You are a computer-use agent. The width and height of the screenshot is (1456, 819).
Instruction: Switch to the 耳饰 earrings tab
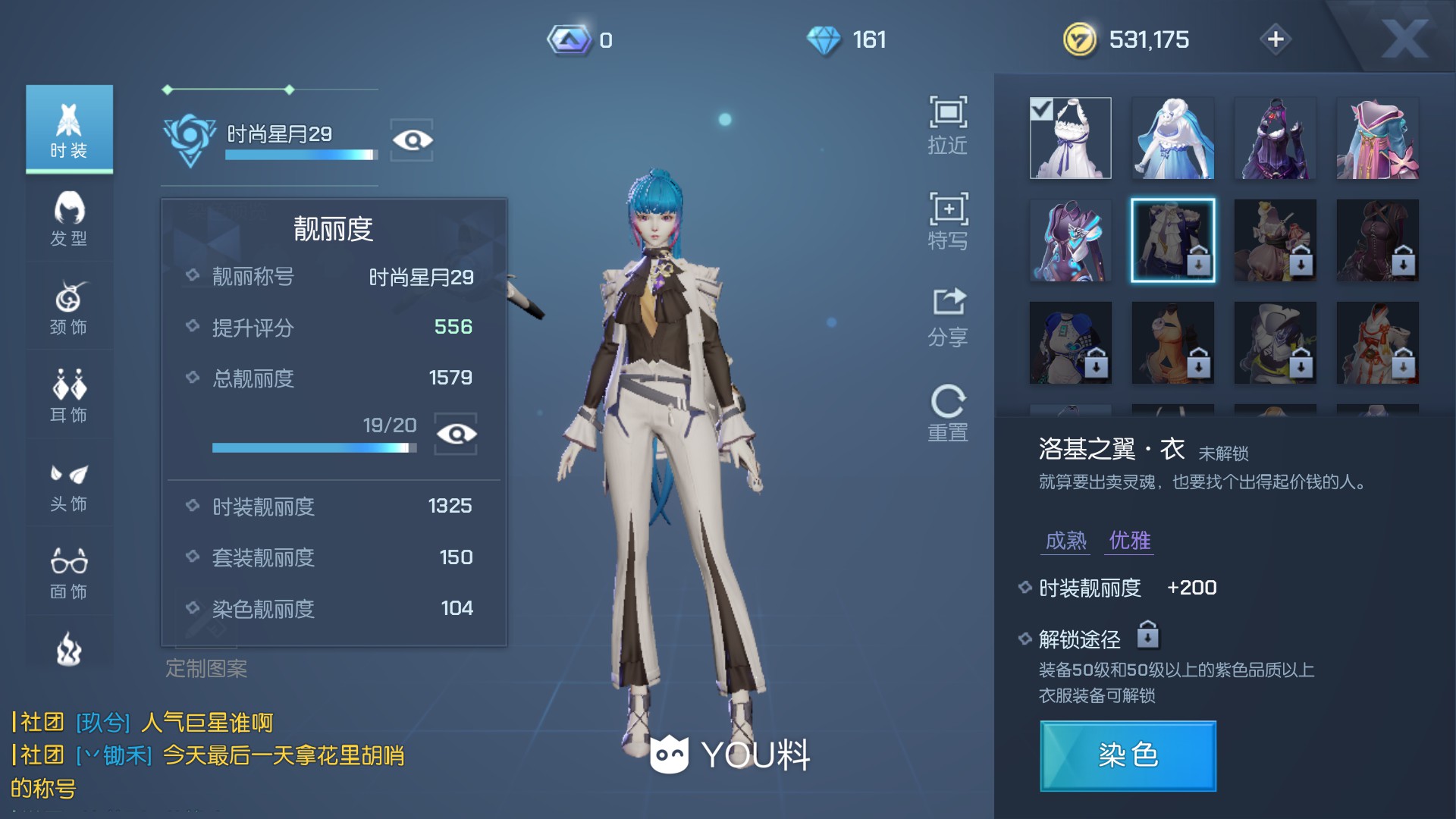tap(69, 395)
